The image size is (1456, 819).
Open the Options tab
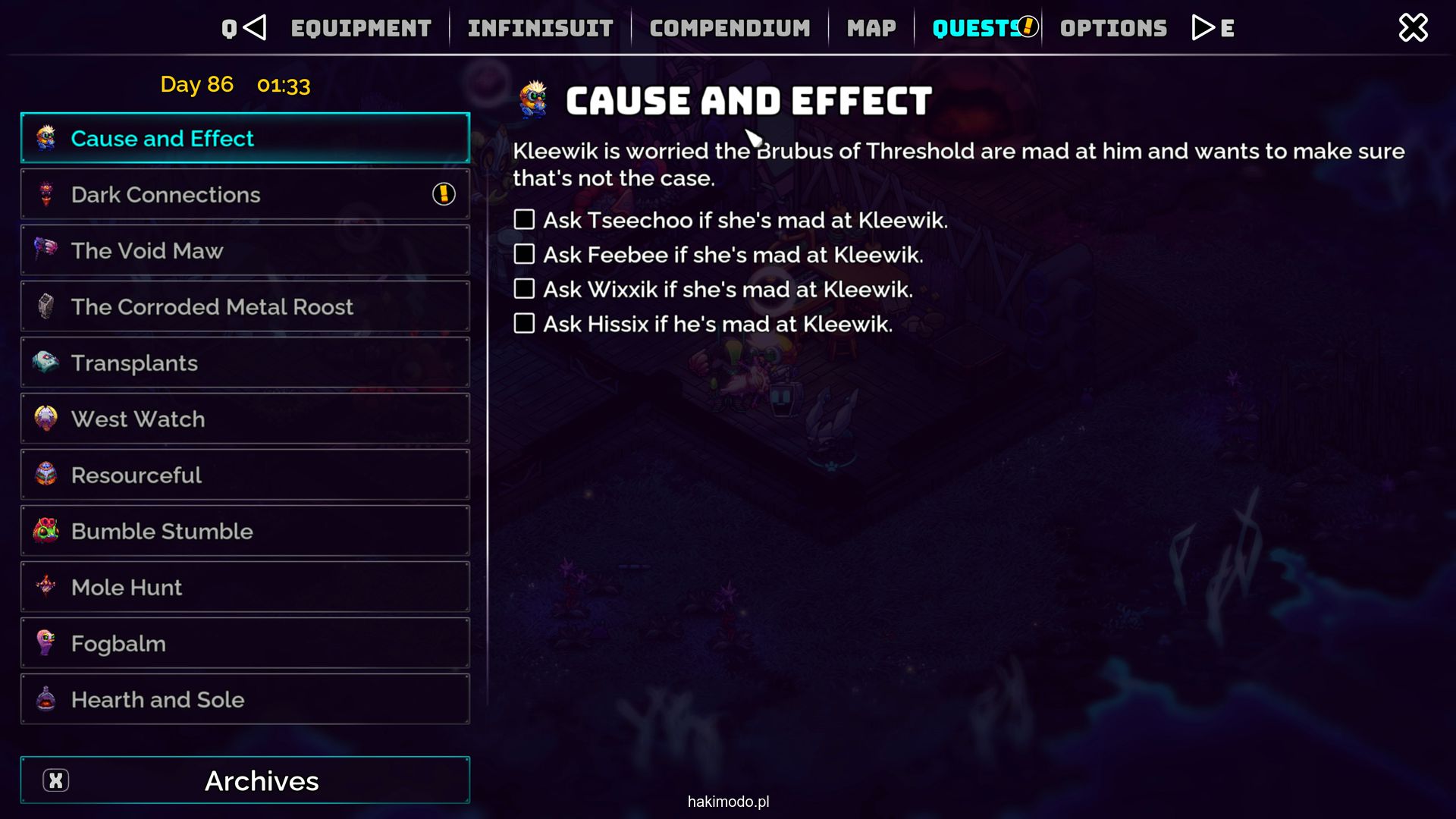tap(1113, 29)
